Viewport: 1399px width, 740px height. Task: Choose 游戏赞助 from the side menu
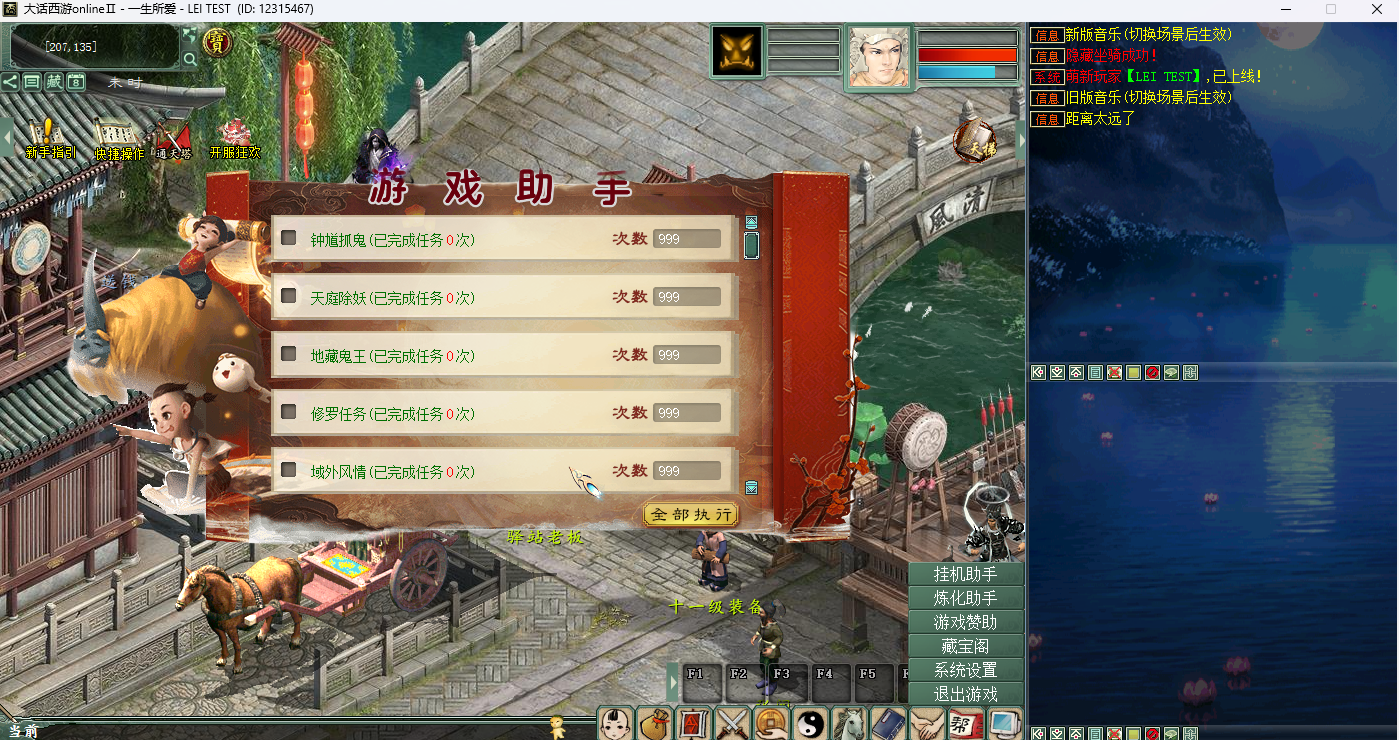pos(965,622)
